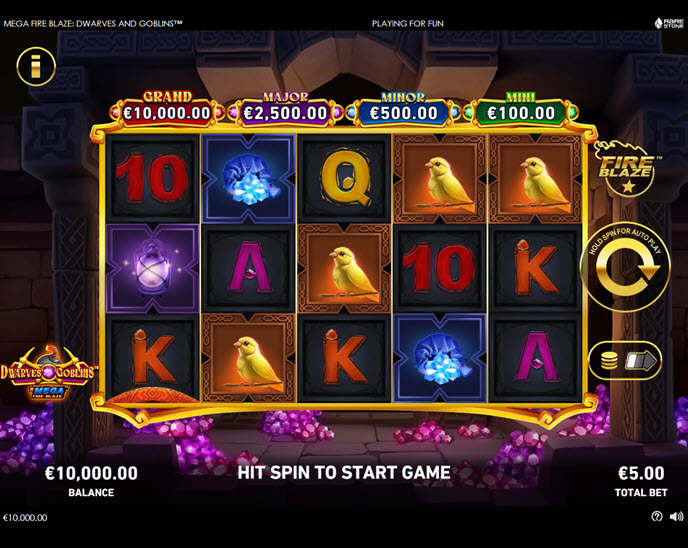688x548 pixels.
Task: Toggle the sound speaker icon
Action: click(x=675, y=517)
